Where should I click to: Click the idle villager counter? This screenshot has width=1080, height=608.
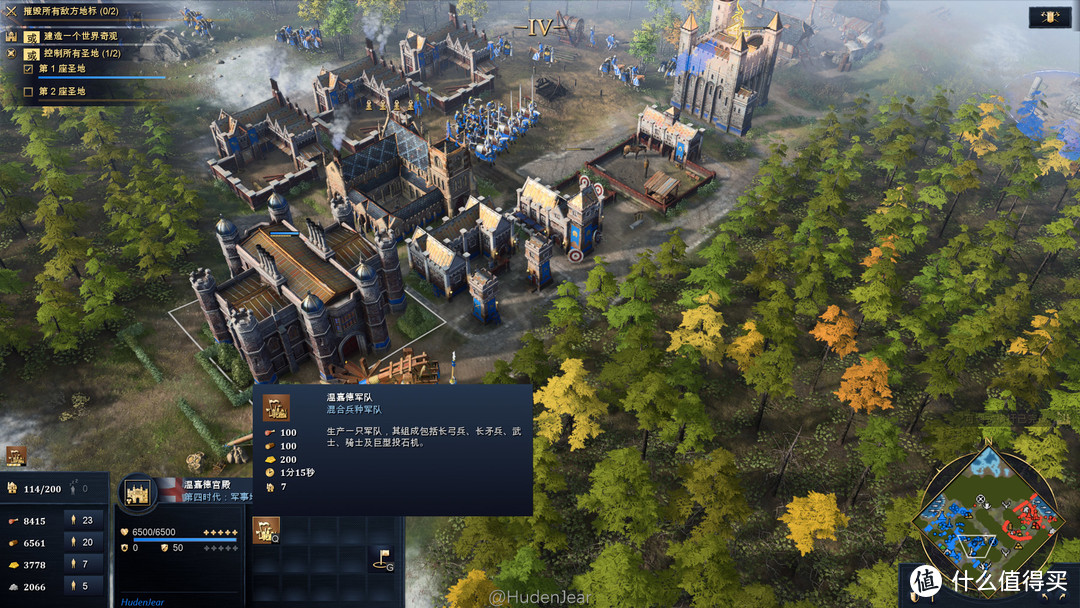76,489
